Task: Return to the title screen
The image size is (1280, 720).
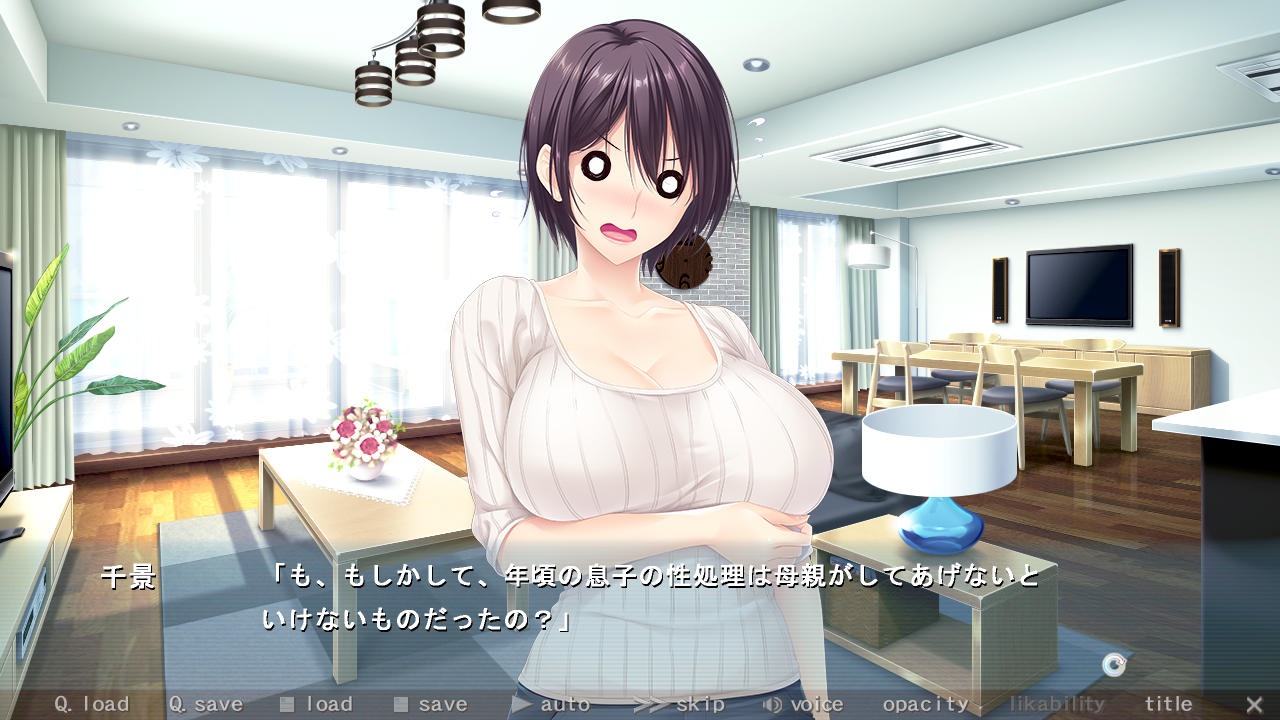Action: tap(1168, 704)
